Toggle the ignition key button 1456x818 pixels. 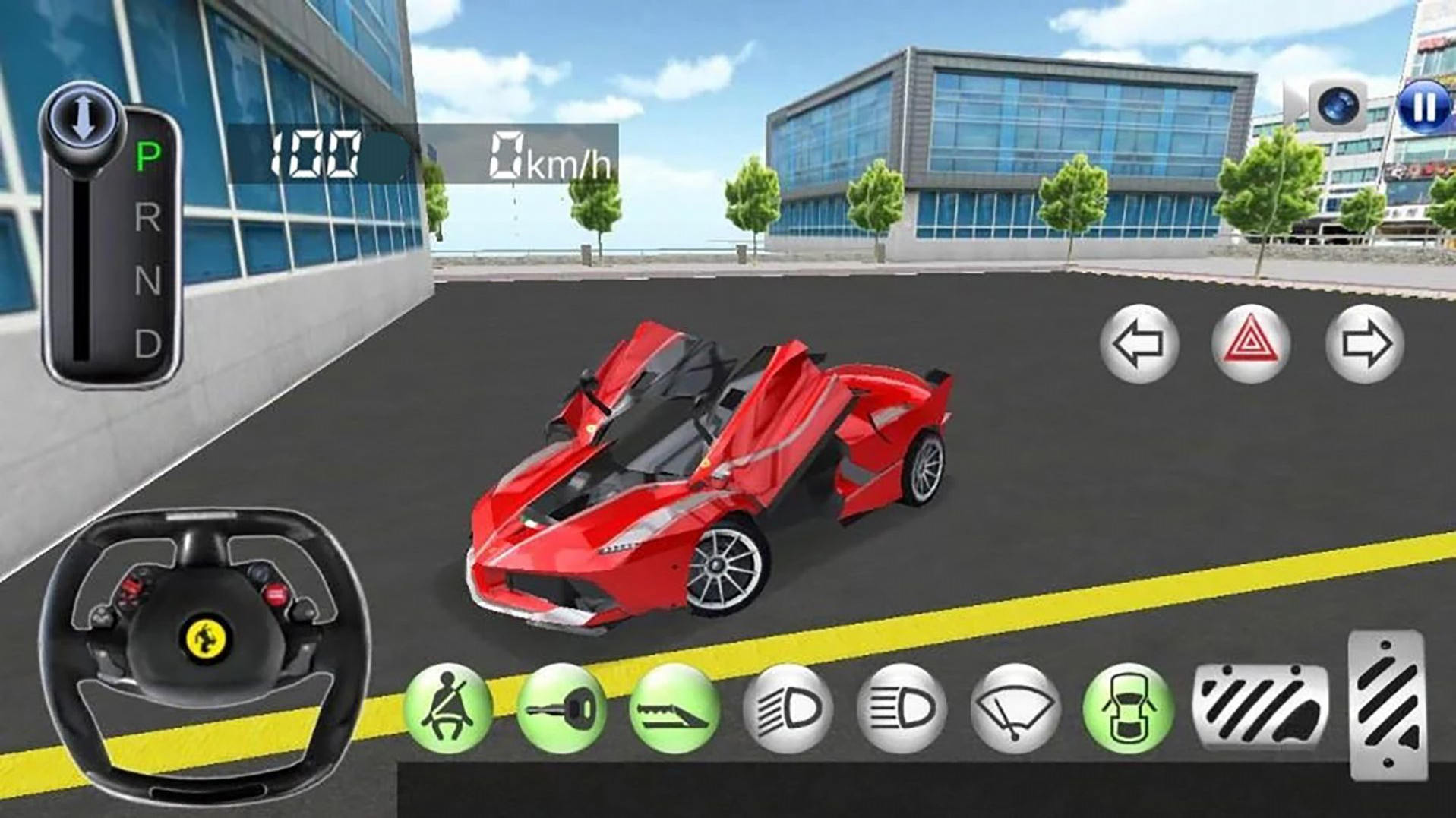[561, 709]
